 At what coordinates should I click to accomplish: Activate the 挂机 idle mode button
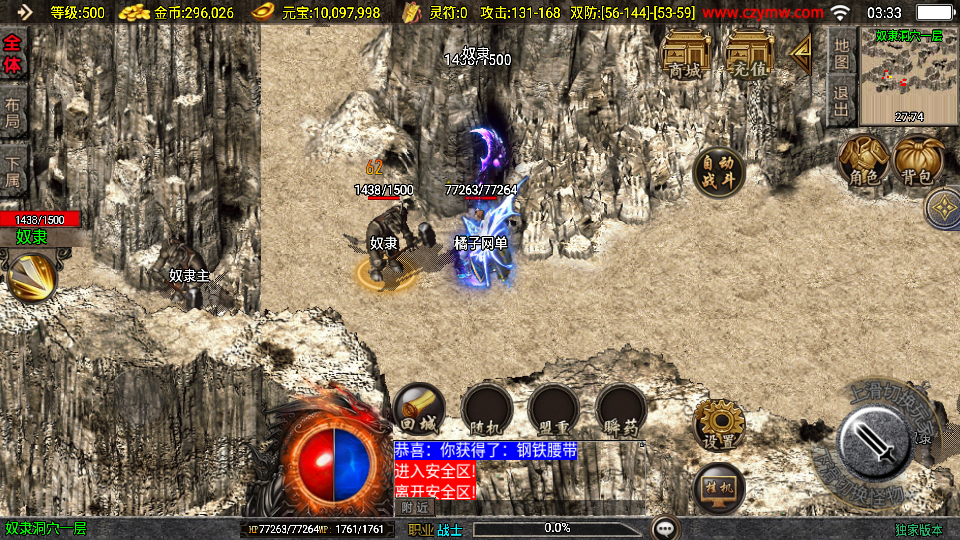point(719,487)
